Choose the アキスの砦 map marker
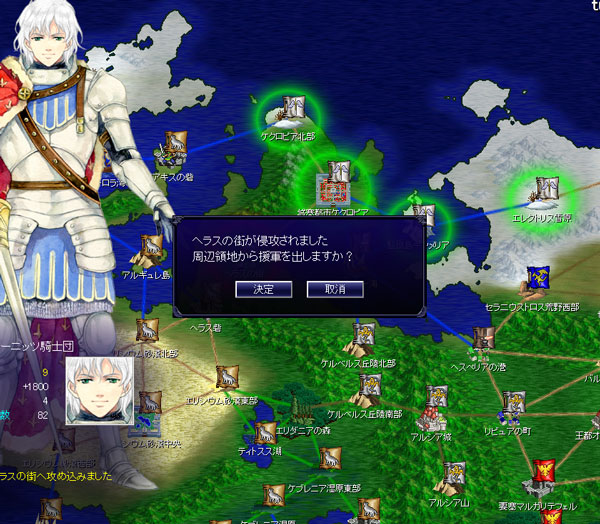600x524 pixels. pos(176,143)
